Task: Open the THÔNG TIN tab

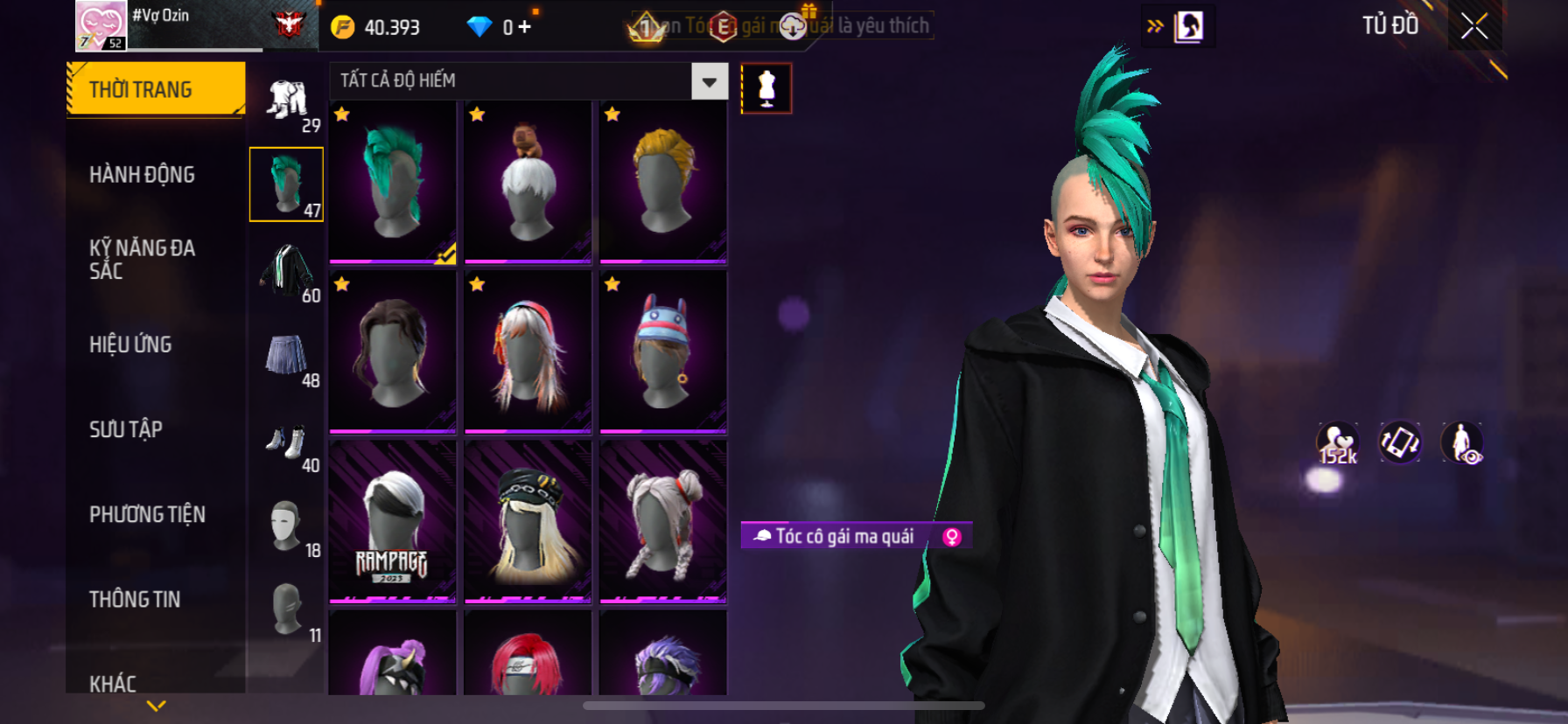Action: click(135, 599)
